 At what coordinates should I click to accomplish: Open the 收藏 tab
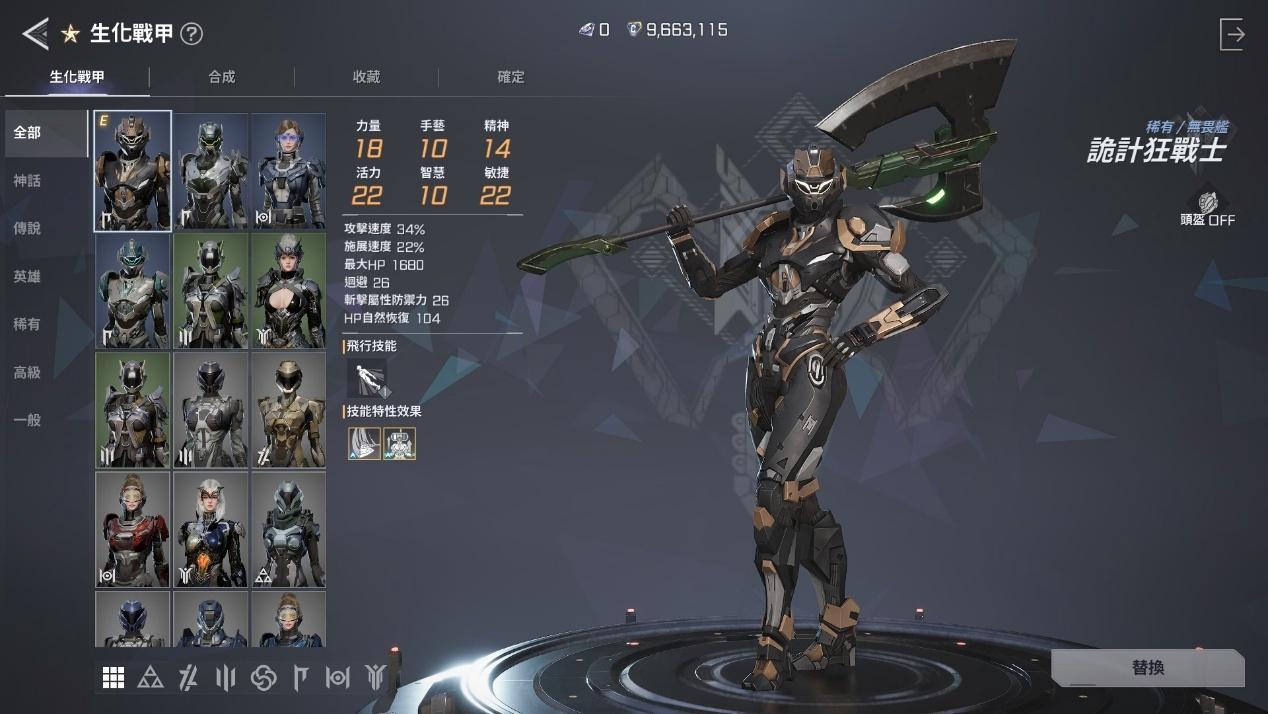366,77
